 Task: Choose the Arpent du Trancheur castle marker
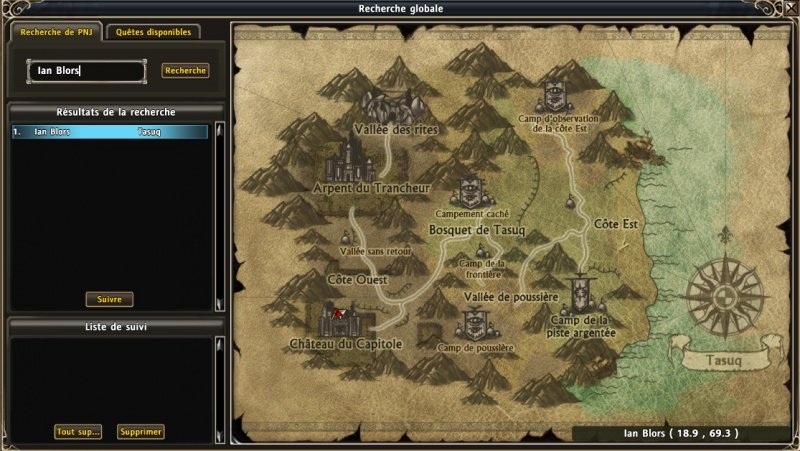tap(349, 160)
